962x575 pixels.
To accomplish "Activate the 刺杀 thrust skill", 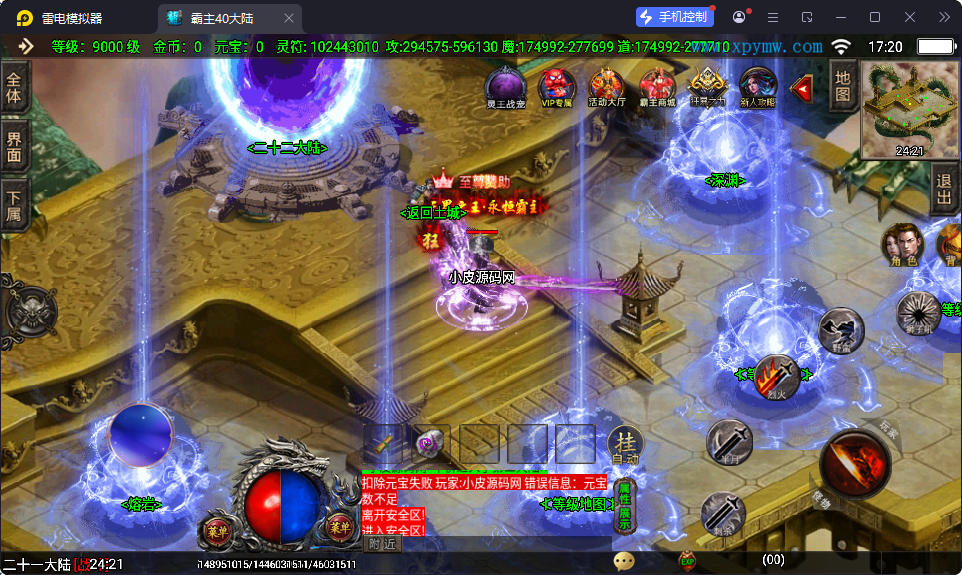I will pos(722,512).
